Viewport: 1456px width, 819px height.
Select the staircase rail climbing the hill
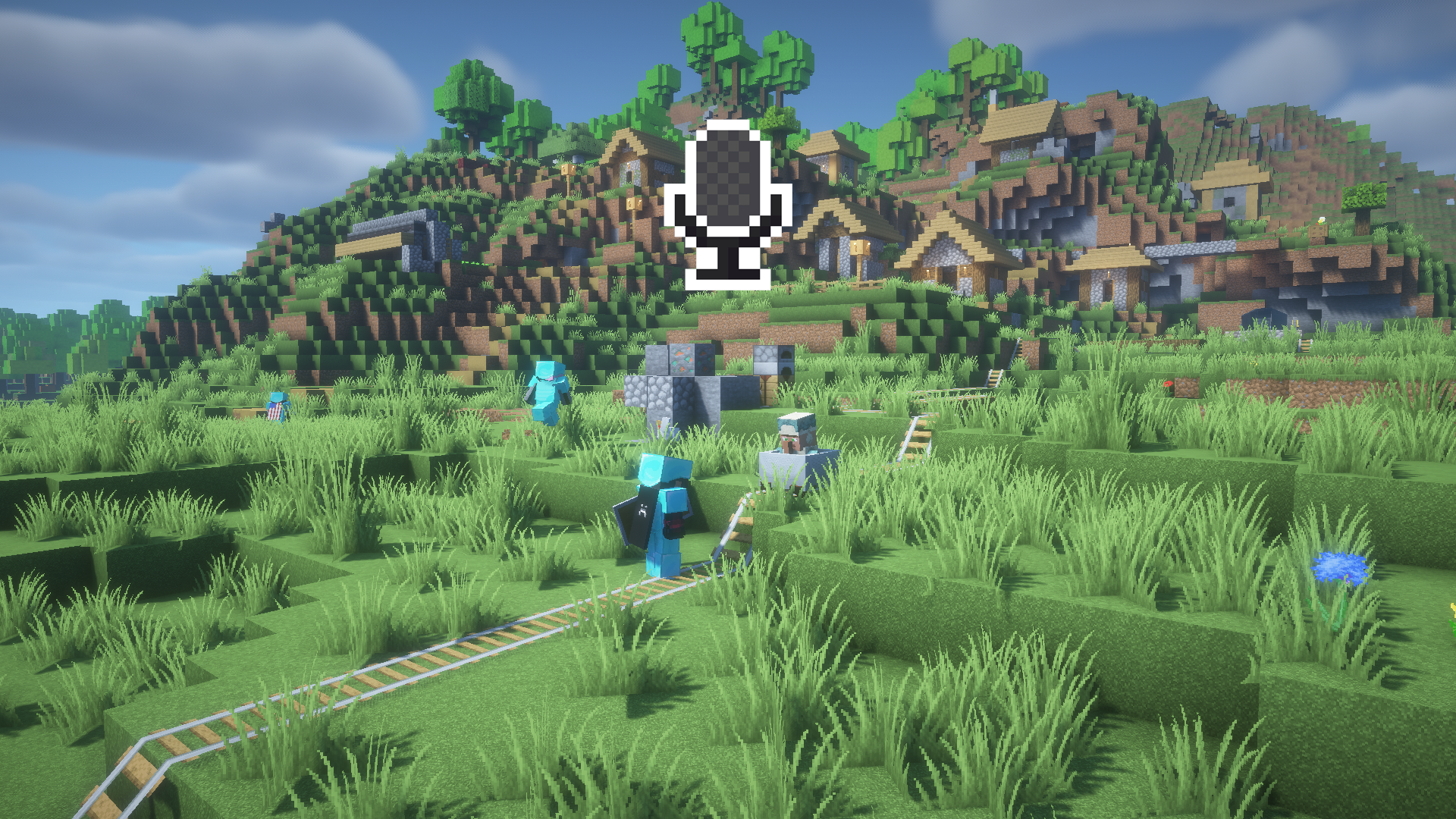pyautogui.click(x=916, y=440)
